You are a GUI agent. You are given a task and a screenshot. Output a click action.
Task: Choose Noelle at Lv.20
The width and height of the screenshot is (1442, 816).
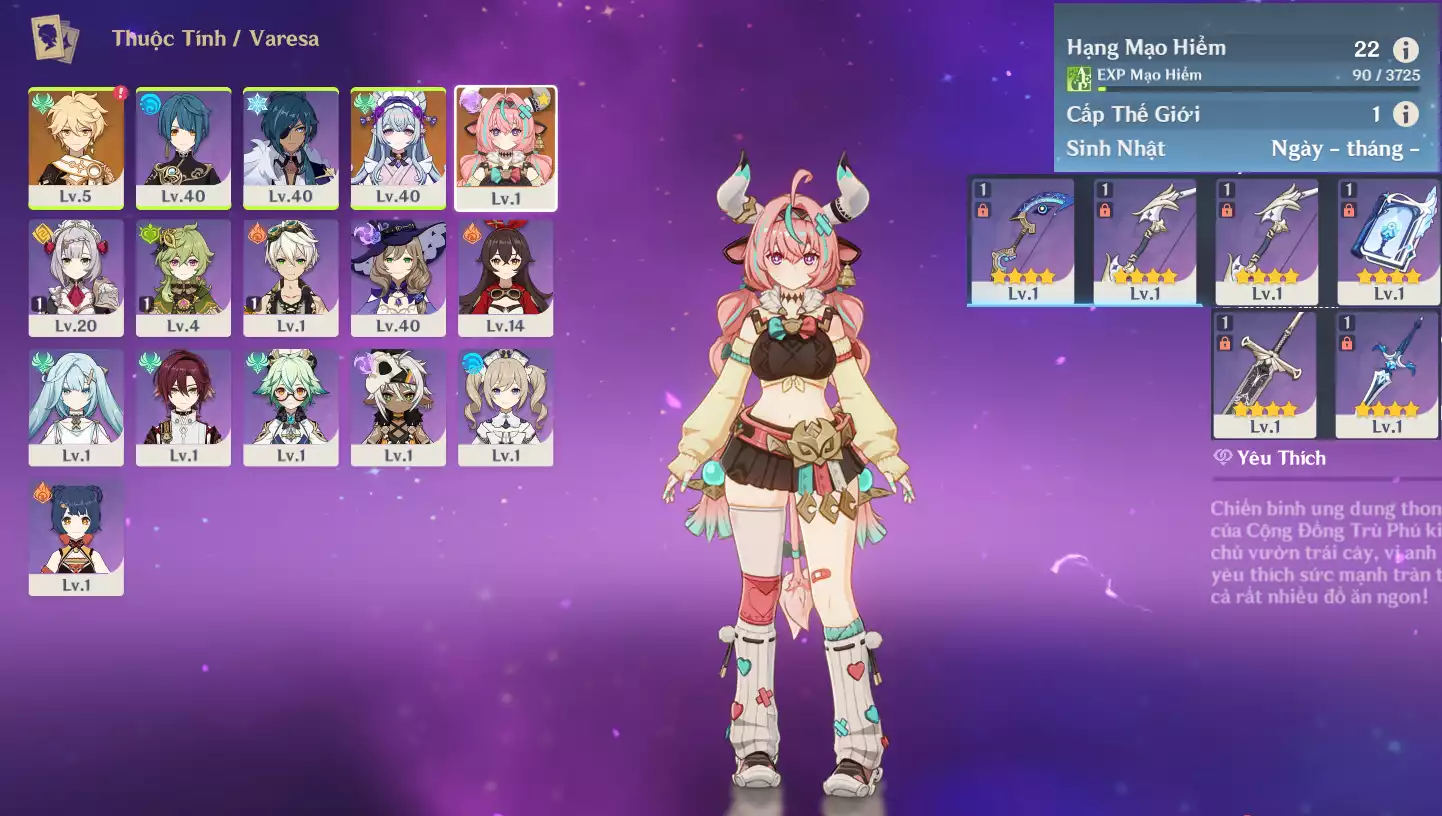point(76,277)
